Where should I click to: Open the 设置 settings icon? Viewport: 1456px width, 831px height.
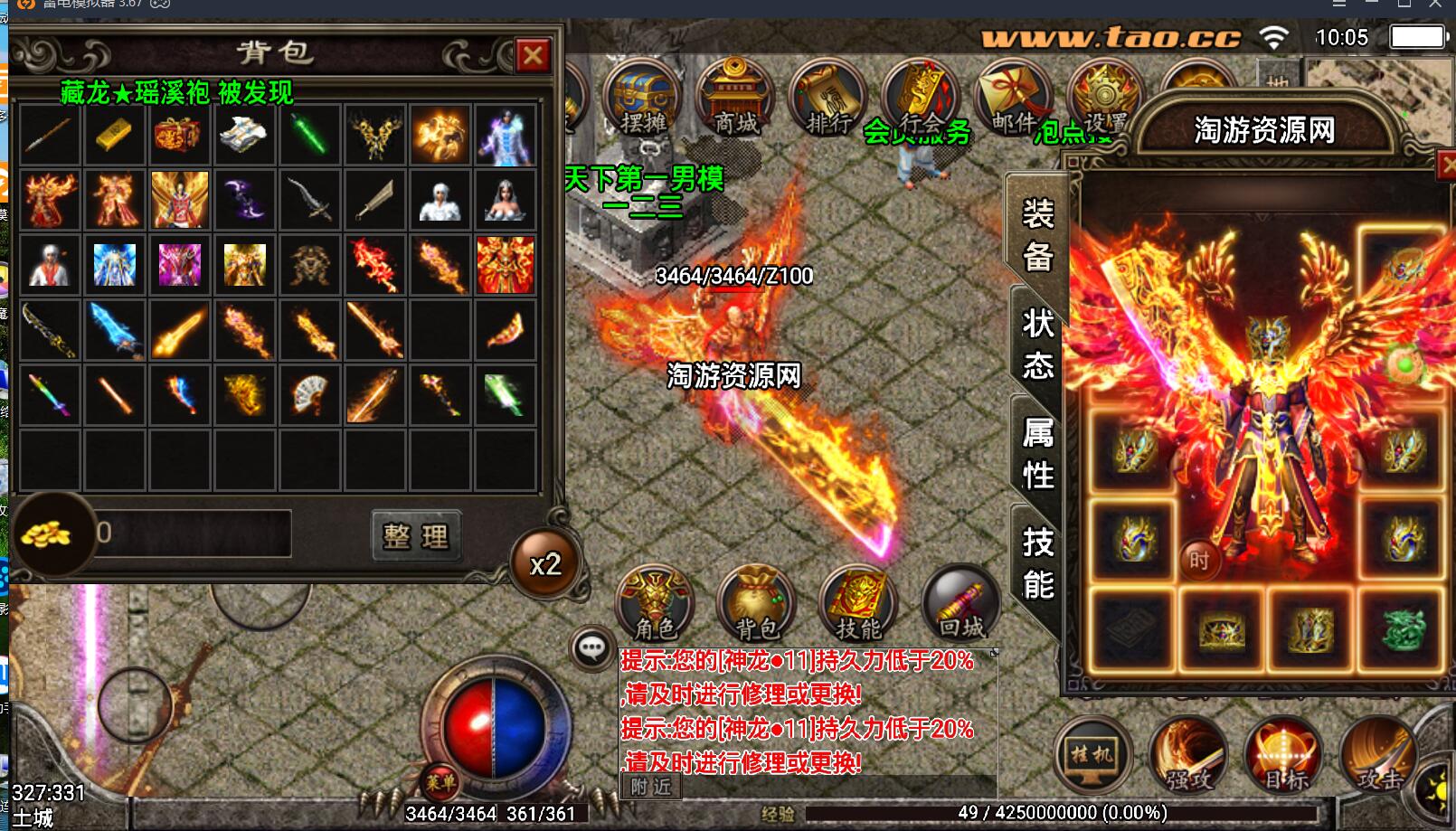point(1105,95)
